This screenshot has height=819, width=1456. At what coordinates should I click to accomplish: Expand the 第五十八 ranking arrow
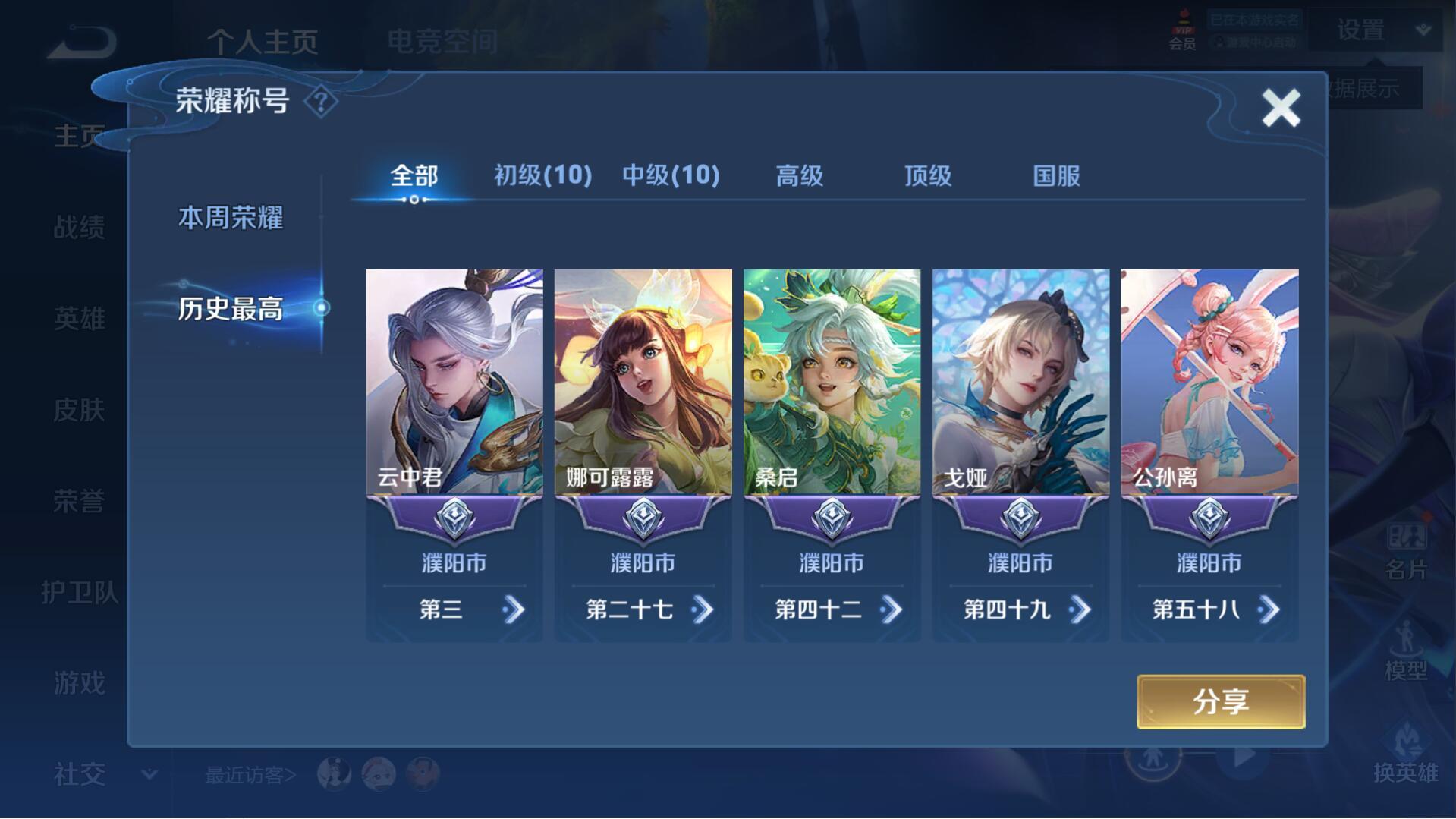click(x=1269, y=610)
